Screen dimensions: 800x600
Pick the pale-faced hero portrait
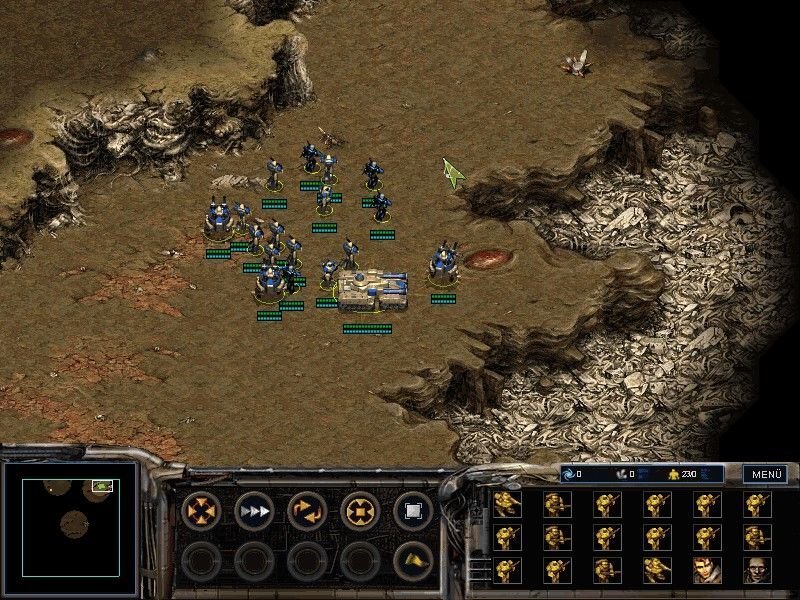(x=757, y=570)
